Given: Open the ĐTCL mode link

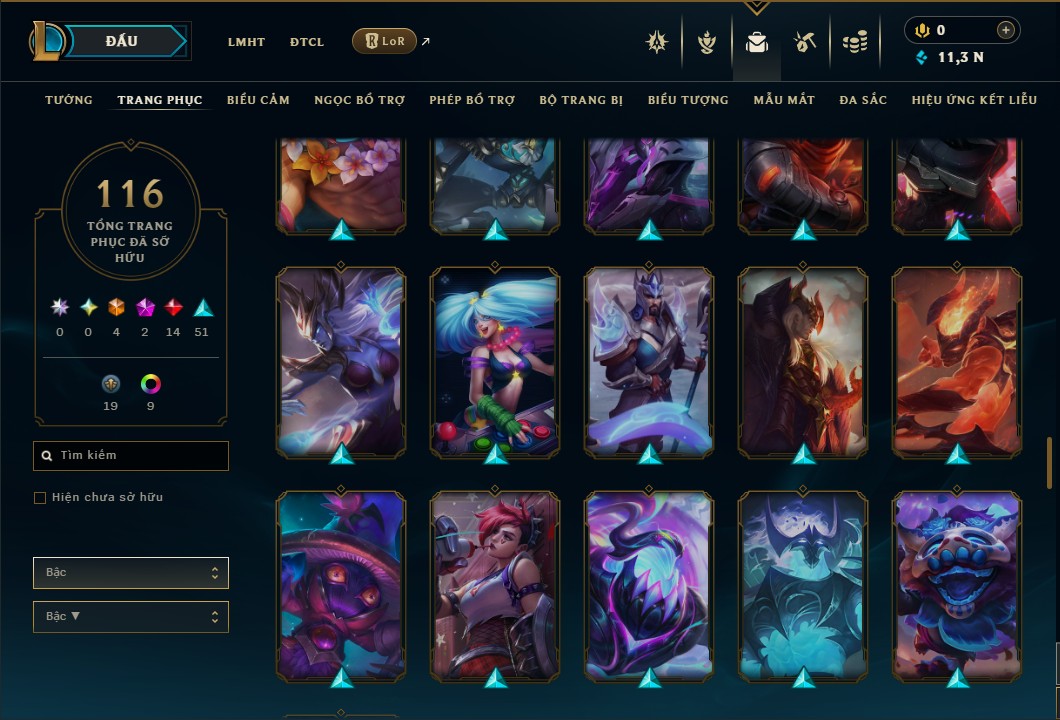Looking at the screenshot, I should (307, 42).
